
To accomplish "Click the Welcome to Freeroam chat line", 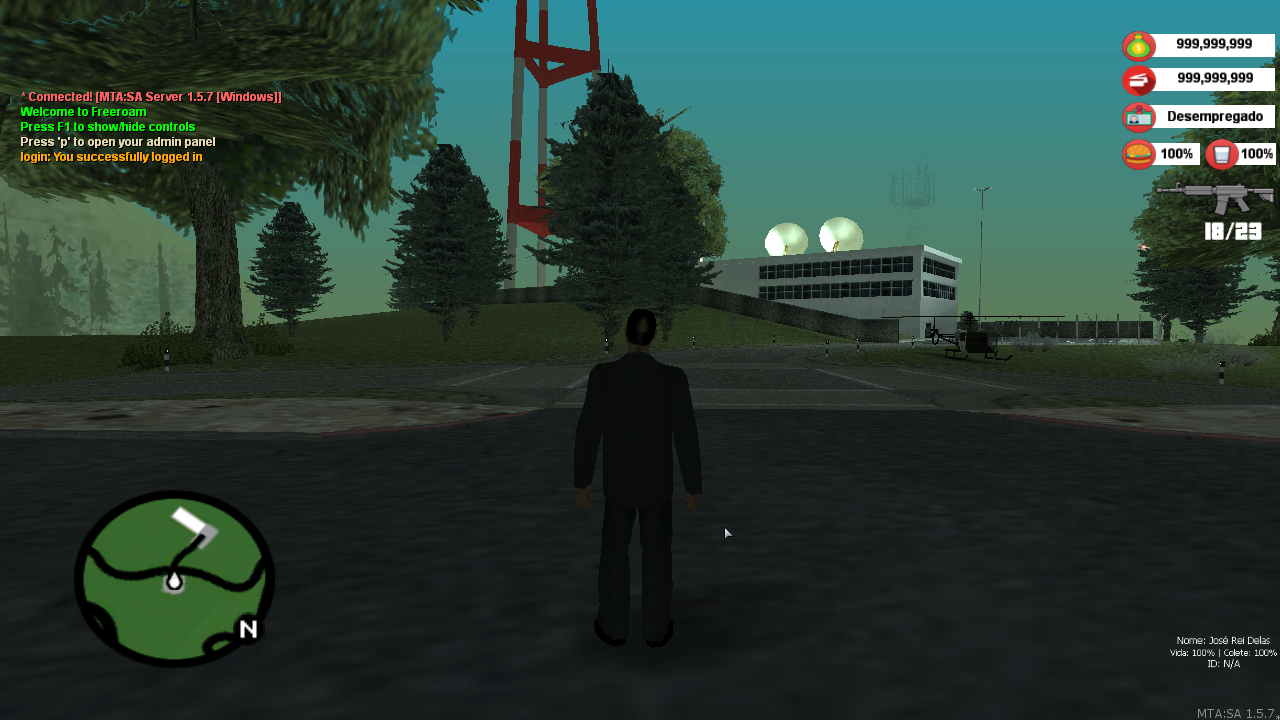I will (83, 111).
